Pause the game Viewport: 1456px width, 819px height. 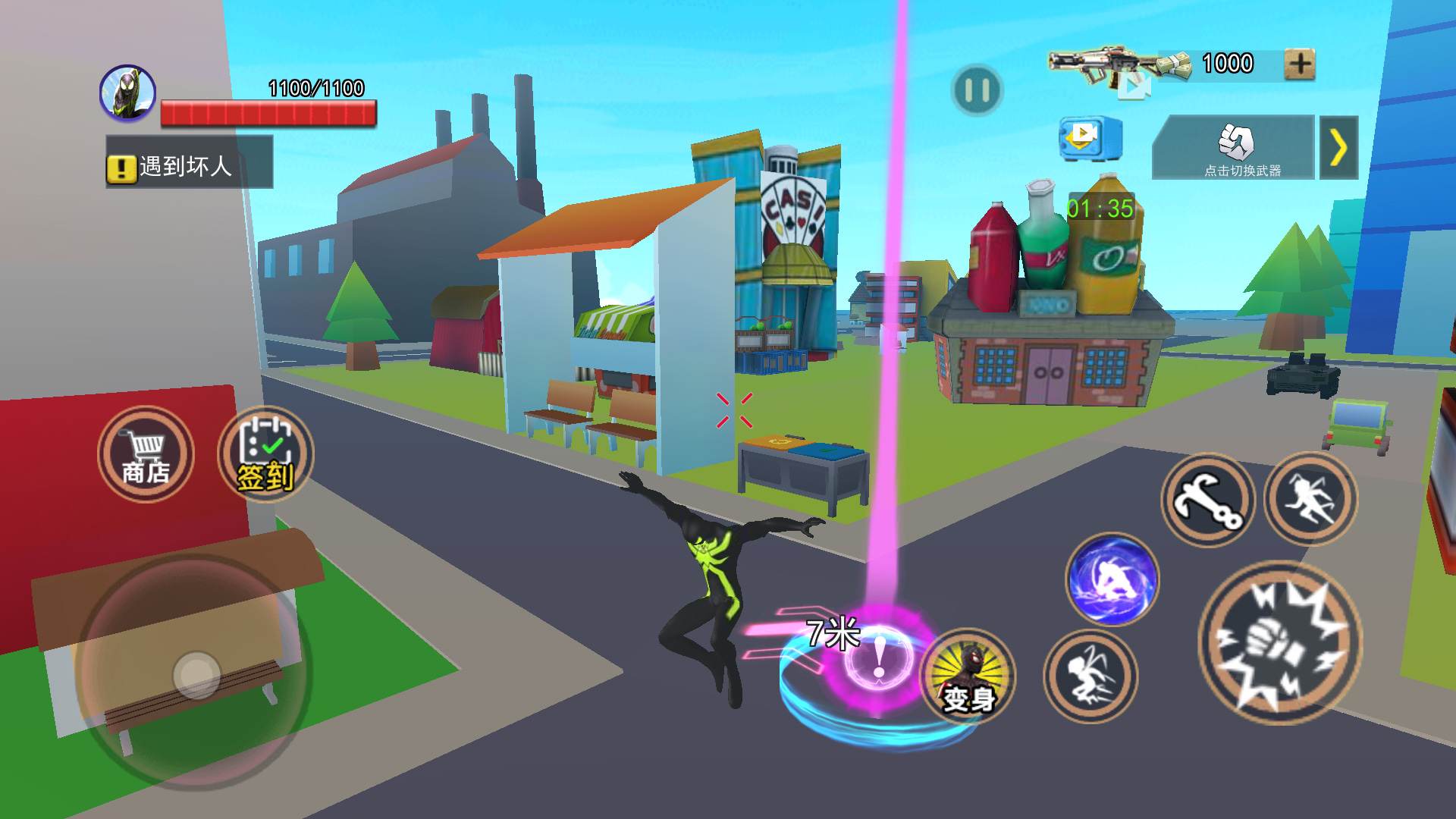point(976,91)
